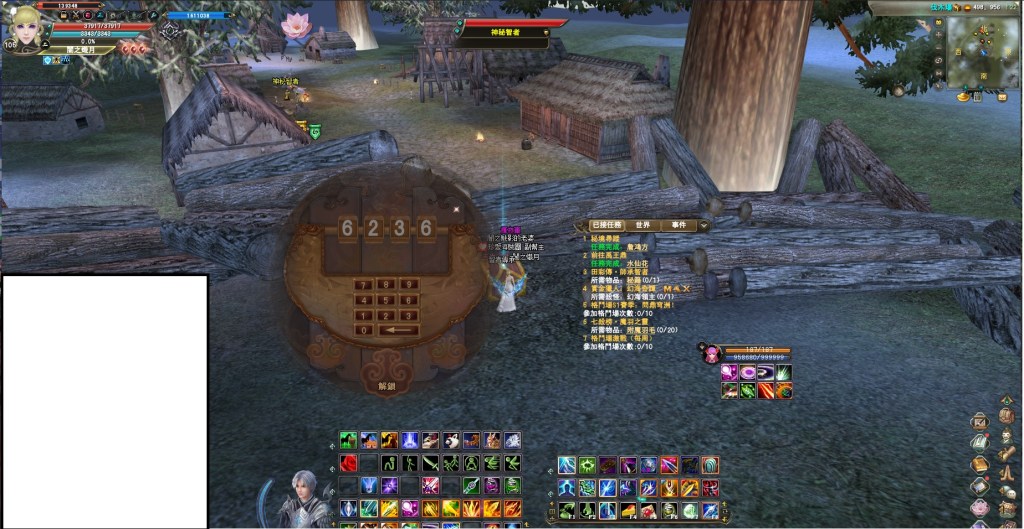The height and width of the screenshot is (529, 1024).
Task: Hit the backspace arrow on the keypad
Action: (x=398, y=330)
